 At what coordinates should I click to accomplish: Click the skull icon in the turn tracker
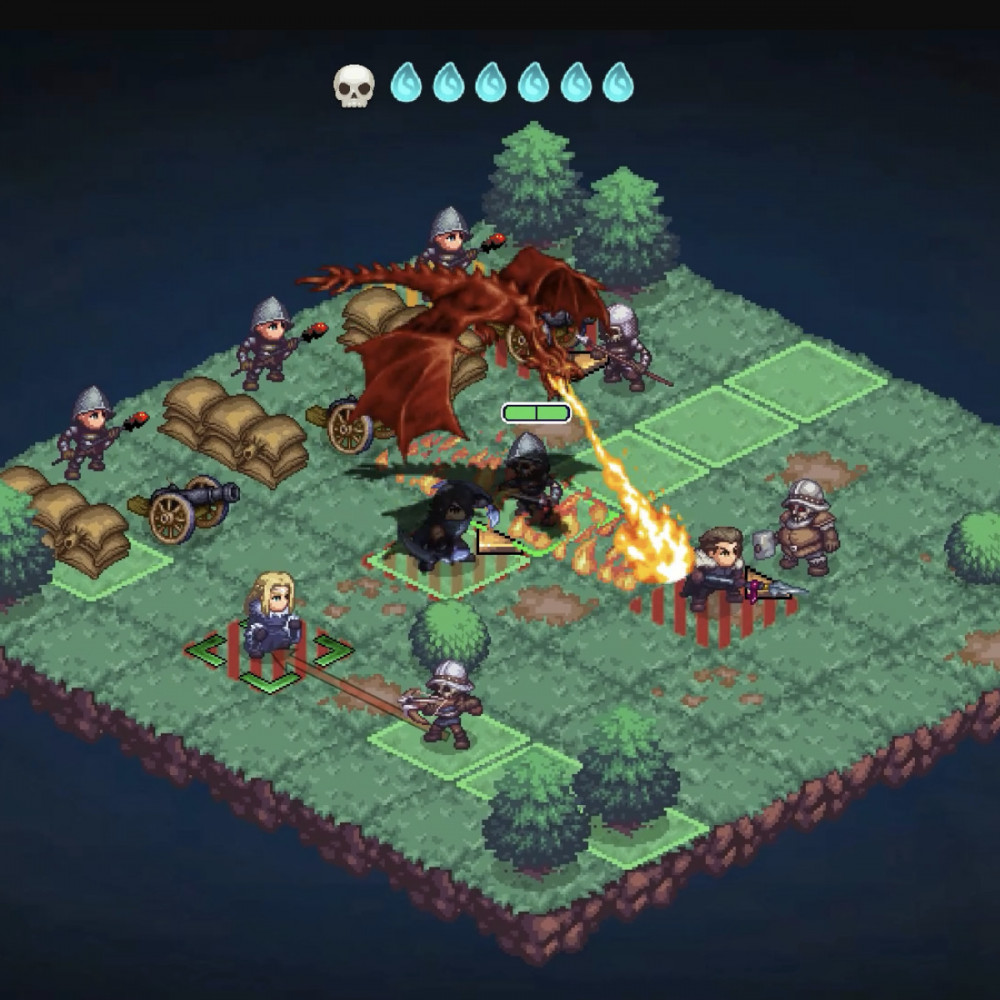click(x=353, y=84)
